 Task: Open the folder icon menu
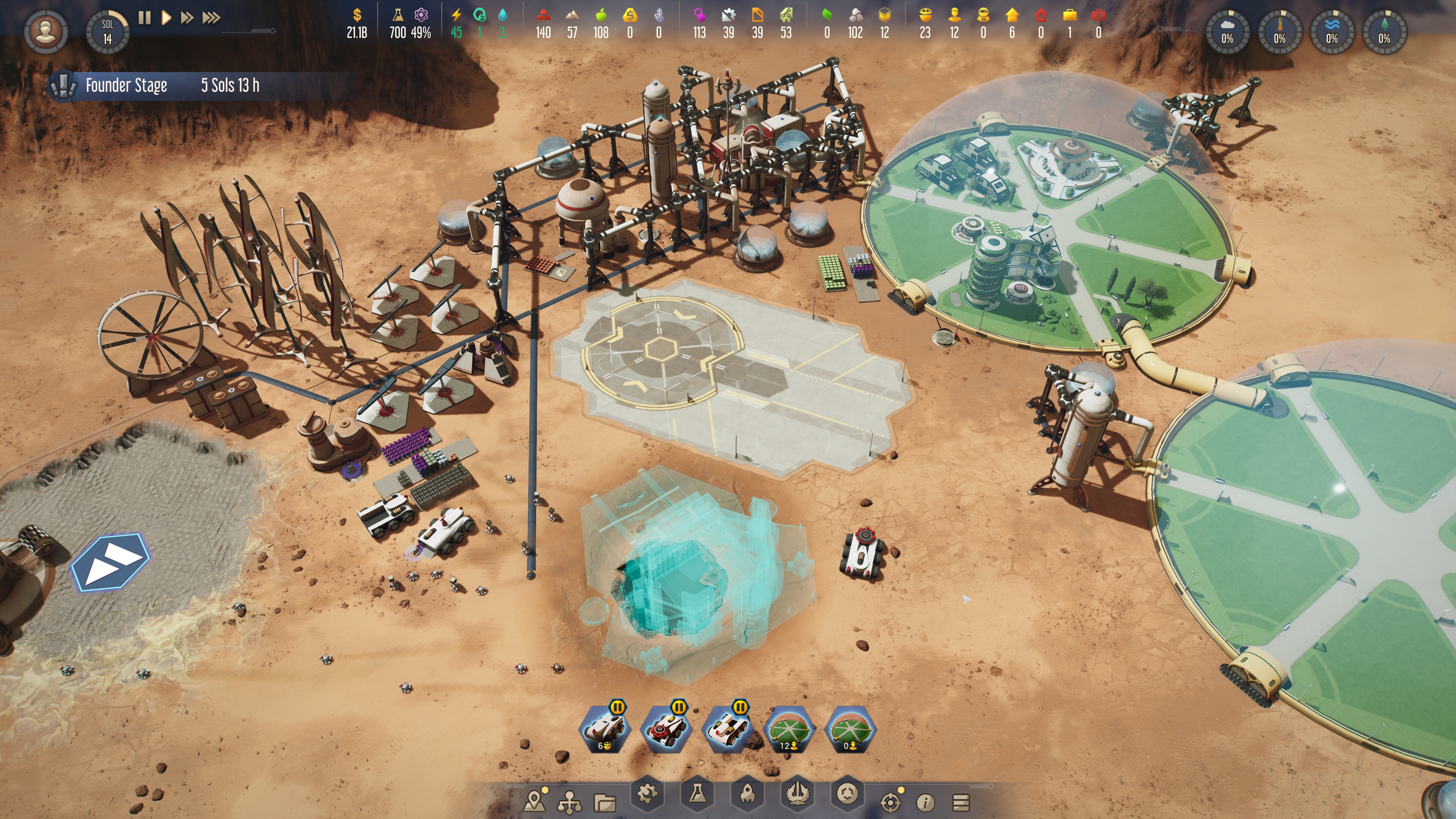pos(604,802)
